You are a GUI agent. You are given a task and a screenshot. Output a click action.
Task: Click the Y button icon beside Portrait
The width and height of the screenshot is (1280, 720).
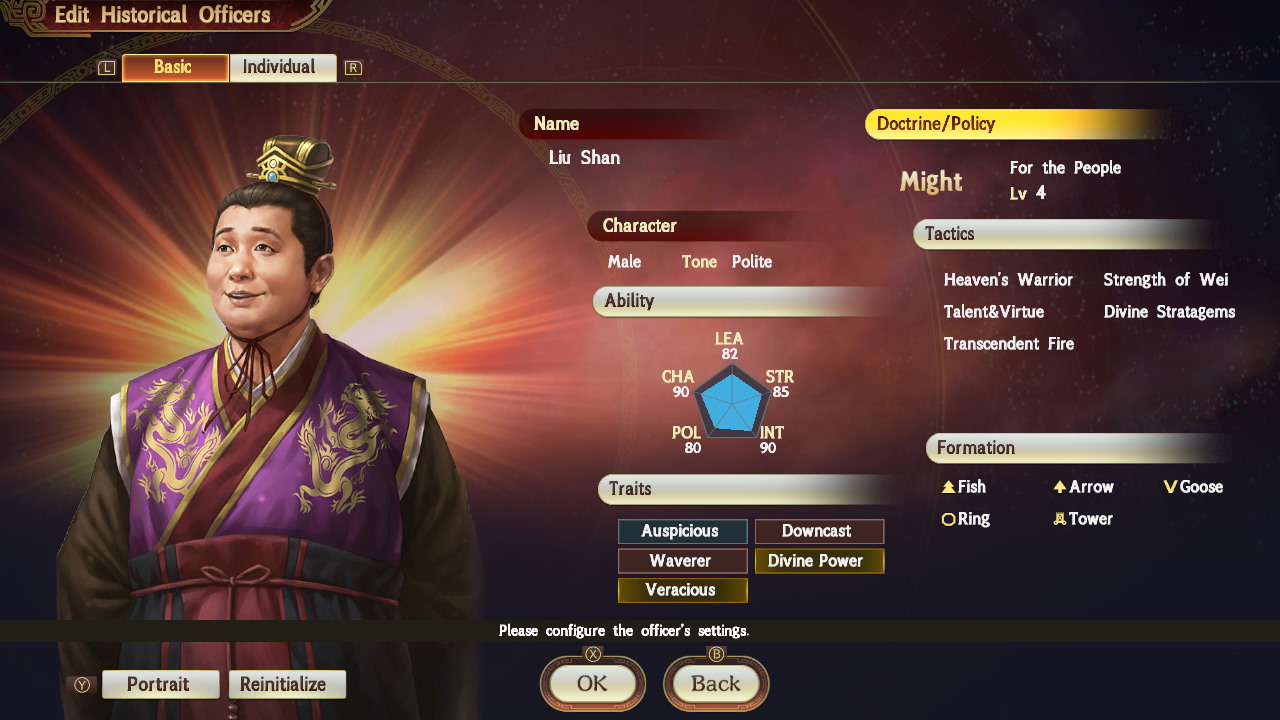pos(83,684)
